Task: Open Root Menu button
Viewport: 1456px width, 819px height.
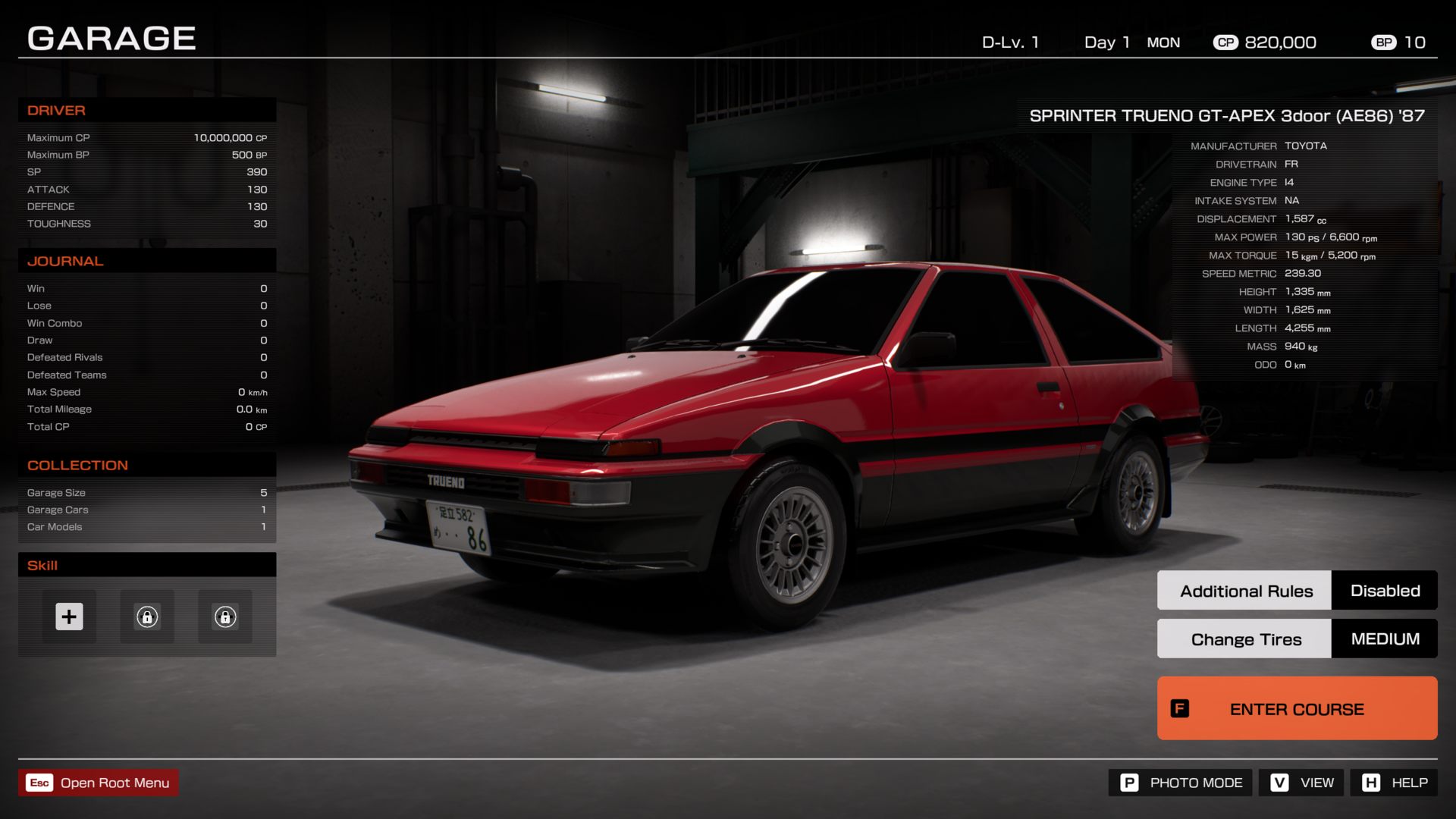Action: pyautogui.click(x=99, y=783)
